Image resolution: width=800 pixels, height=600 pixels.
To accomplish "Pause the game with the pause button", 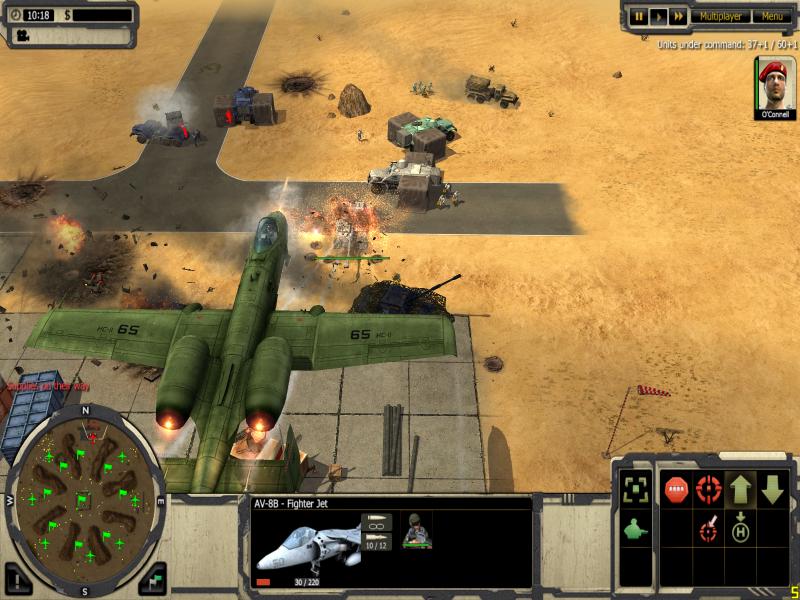I will pos(639,16).
